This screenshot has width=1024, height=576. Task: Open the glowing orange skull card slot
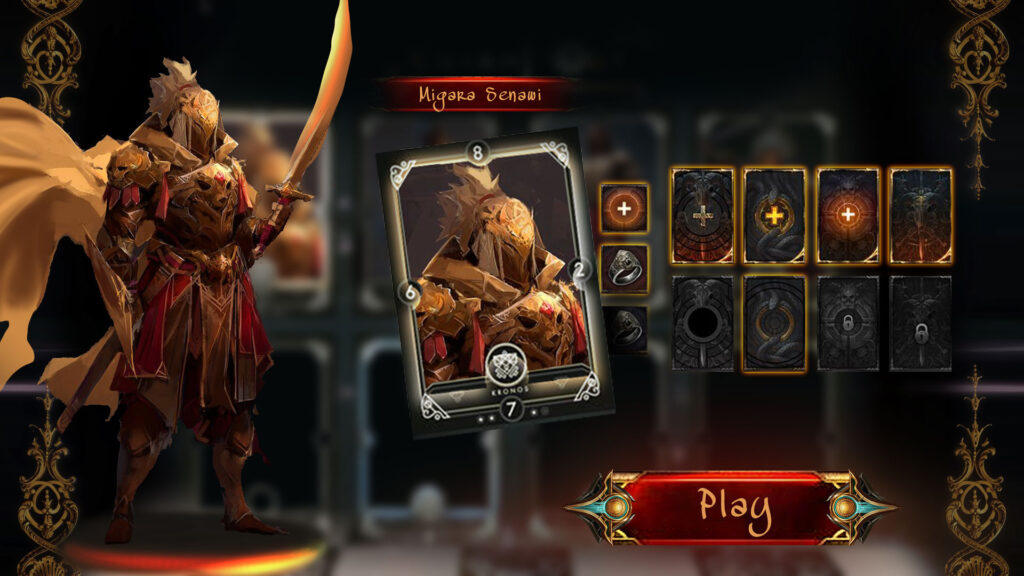click(x=848, y=216)
